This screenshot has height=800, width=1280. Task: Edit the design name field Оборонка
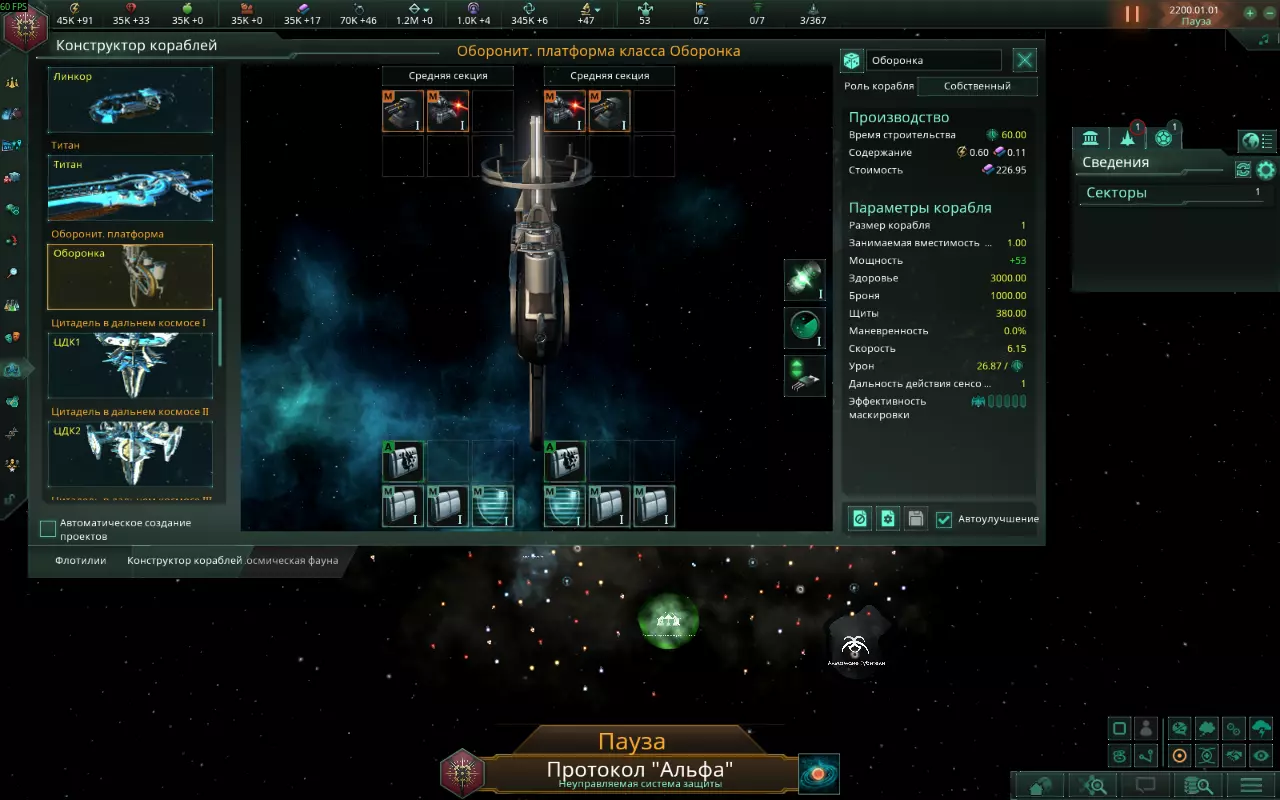point(933,60)
